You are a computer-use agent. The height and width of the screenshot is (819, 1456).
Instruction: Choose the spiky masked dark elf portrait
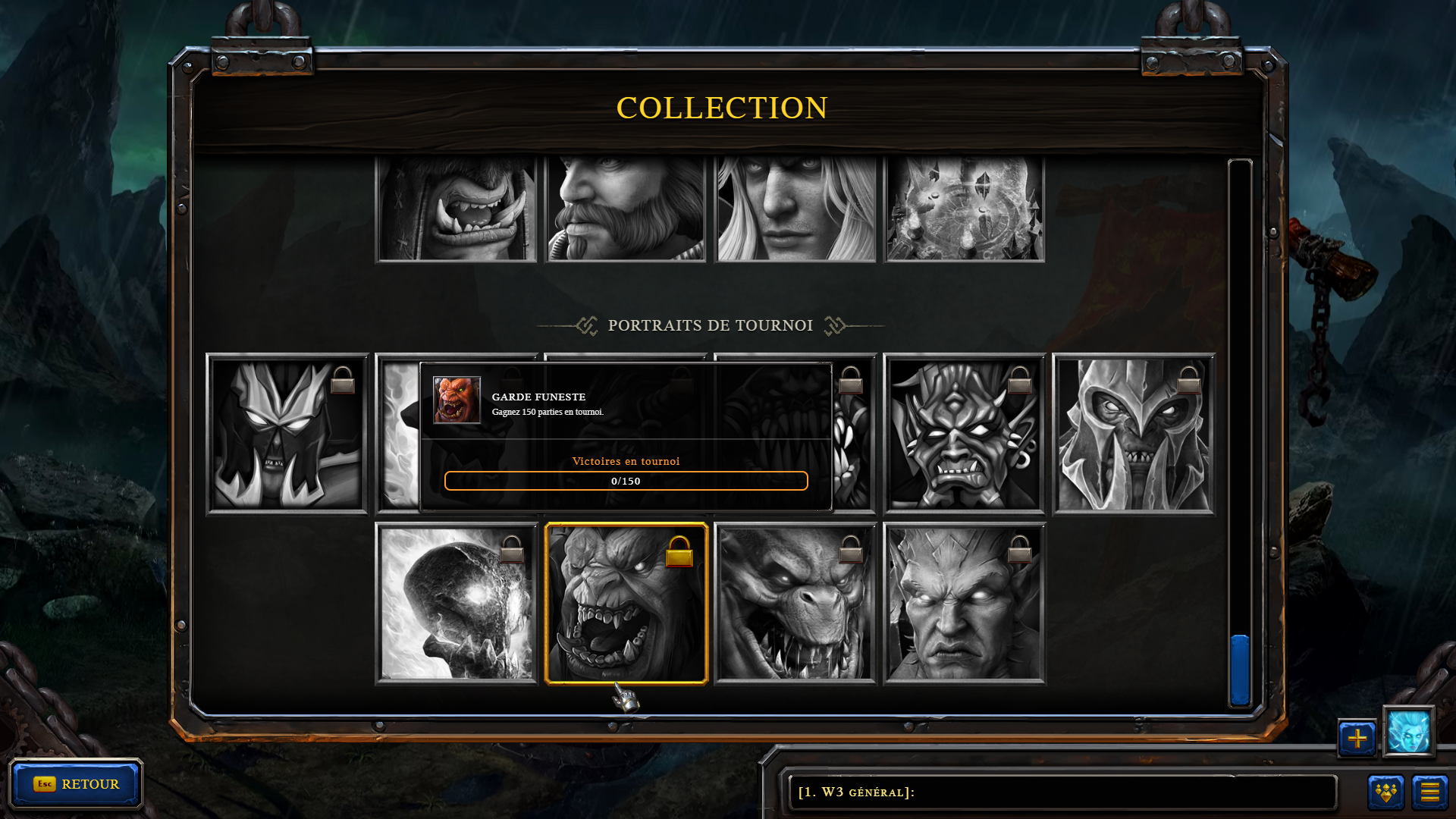(x=287, y=435)
